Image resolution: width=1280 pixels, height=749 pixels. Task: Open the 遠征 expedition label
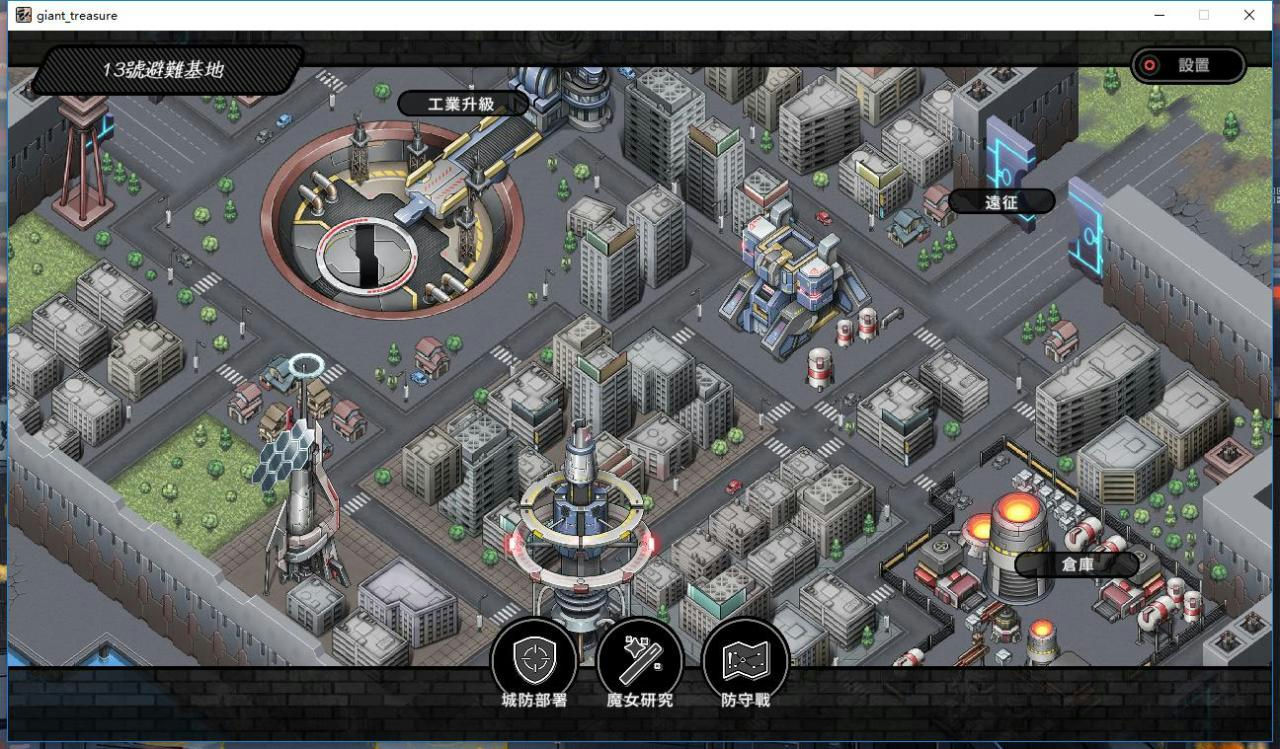click(1001, 202)
